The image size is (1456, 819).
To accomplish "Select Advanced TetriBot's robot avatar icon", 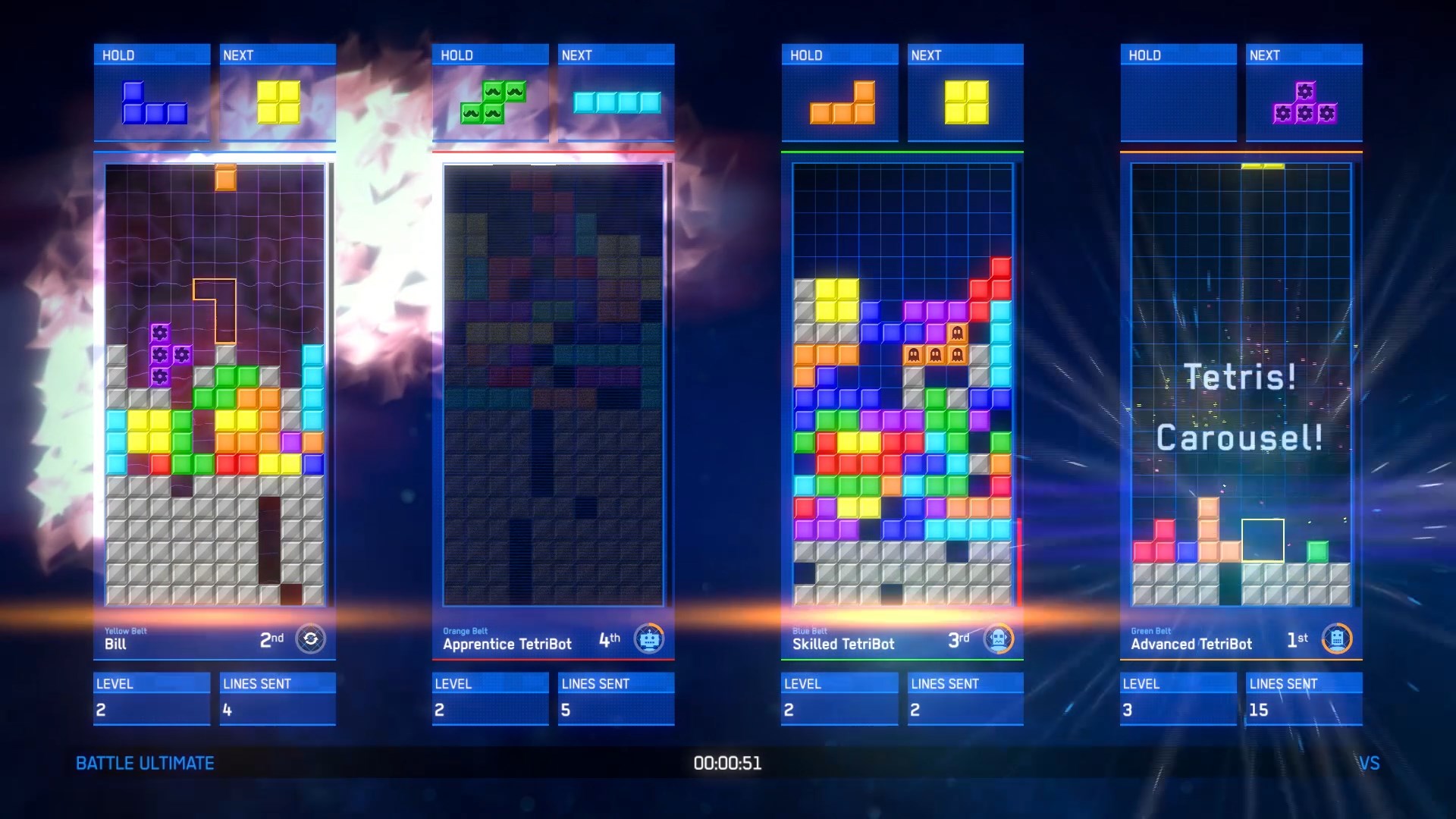I will (1338, 639).
